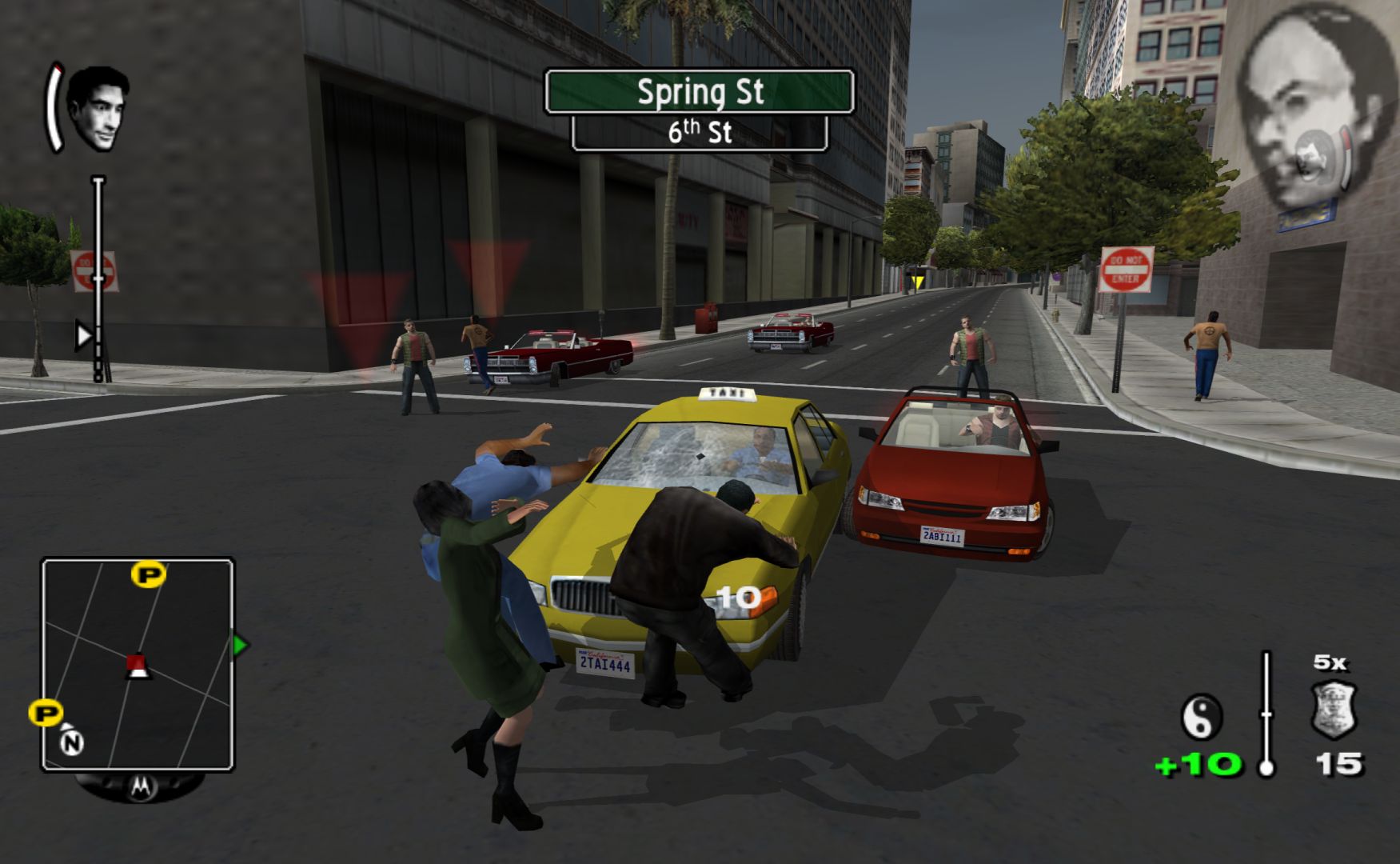Click the Spring St street sign banner
1400x864 pixels.
(x=700, y=92)
